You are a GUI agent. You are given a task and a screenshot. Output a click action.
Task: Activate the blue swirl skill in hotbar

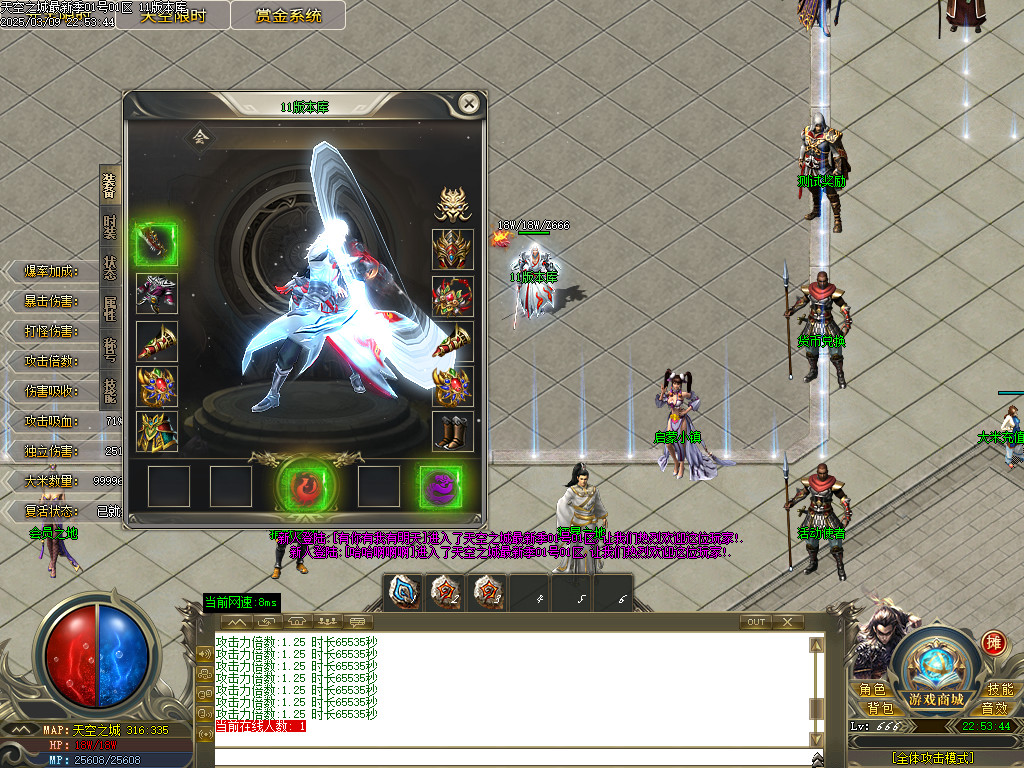click(406, 592)
